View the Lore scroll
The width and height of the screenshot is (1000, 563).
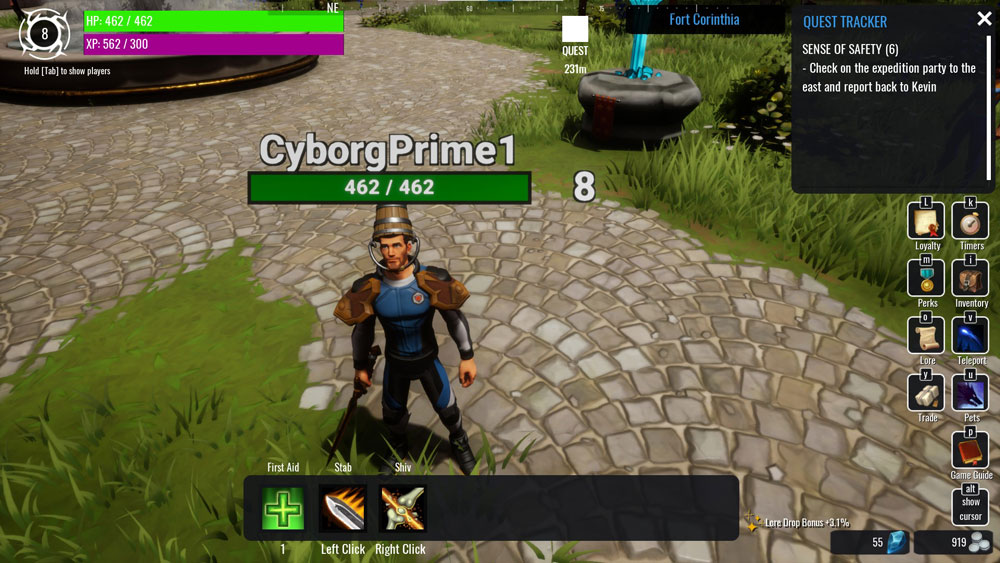(x=926, y=337)
